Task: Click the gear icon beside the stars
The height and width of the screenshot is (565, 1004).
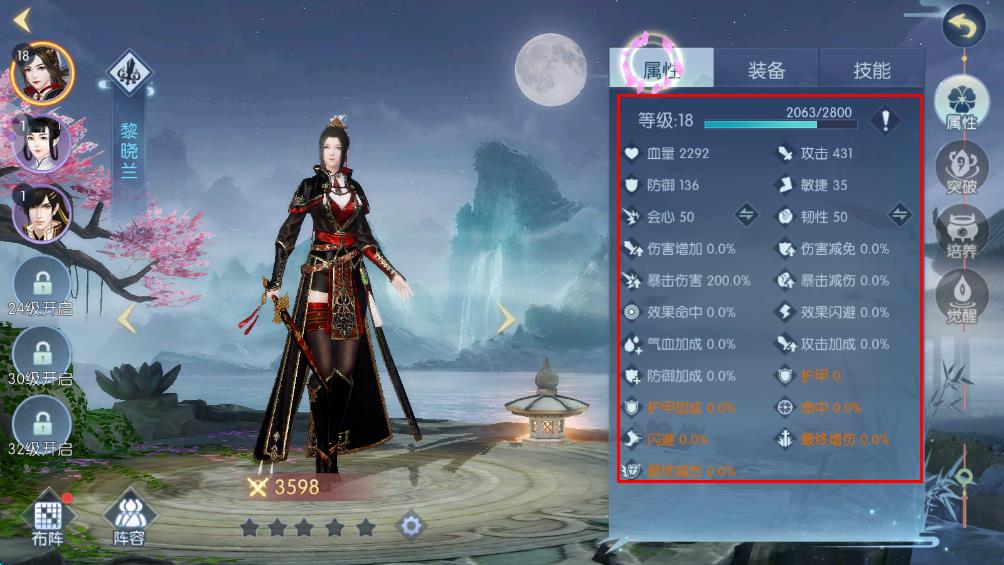Action: [x=411, y=525]
